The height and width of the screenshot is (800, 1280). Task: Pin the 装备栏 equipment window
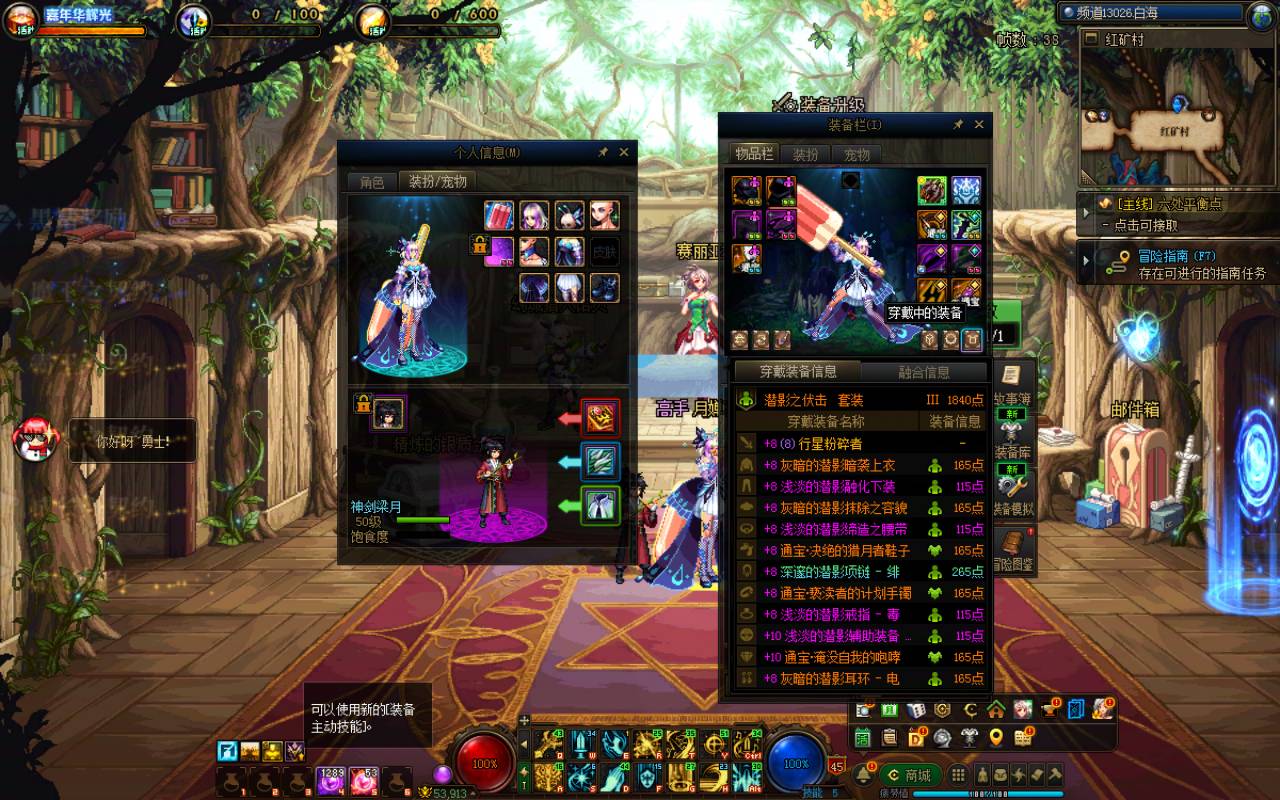pos(958,125)
